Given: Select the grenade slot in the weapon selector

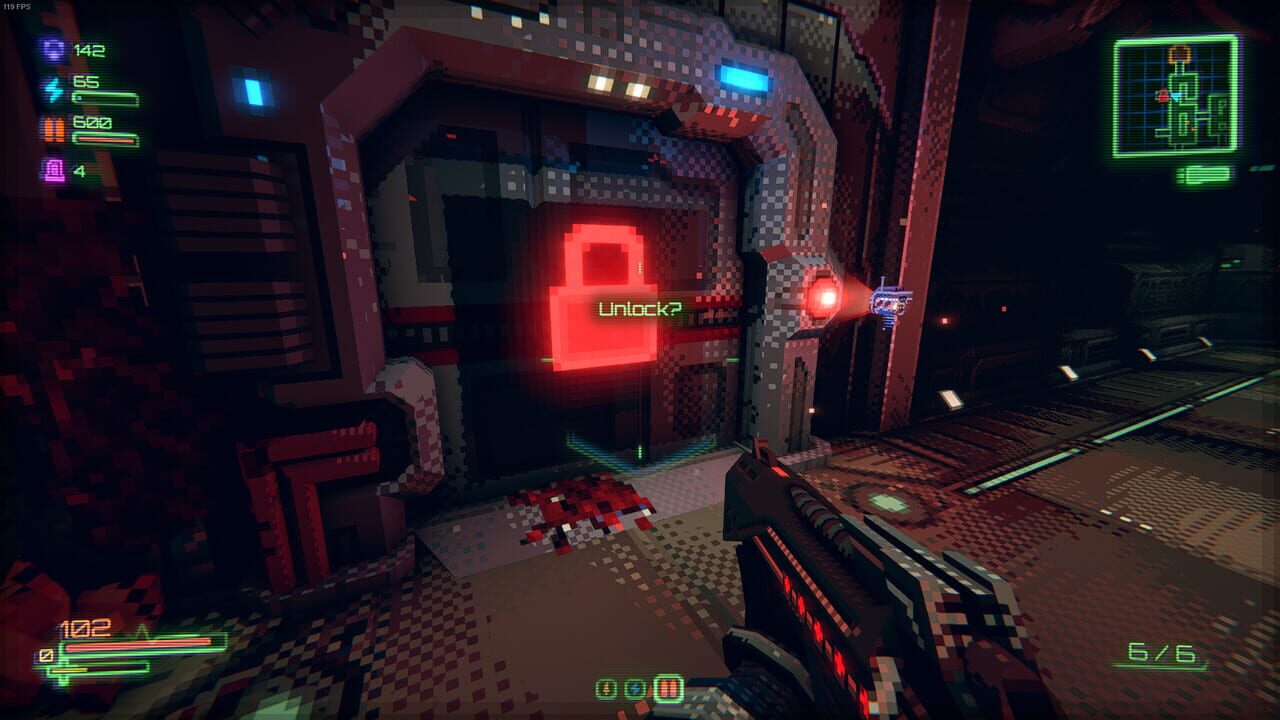Looking at the screenshot, I should 605,688.
